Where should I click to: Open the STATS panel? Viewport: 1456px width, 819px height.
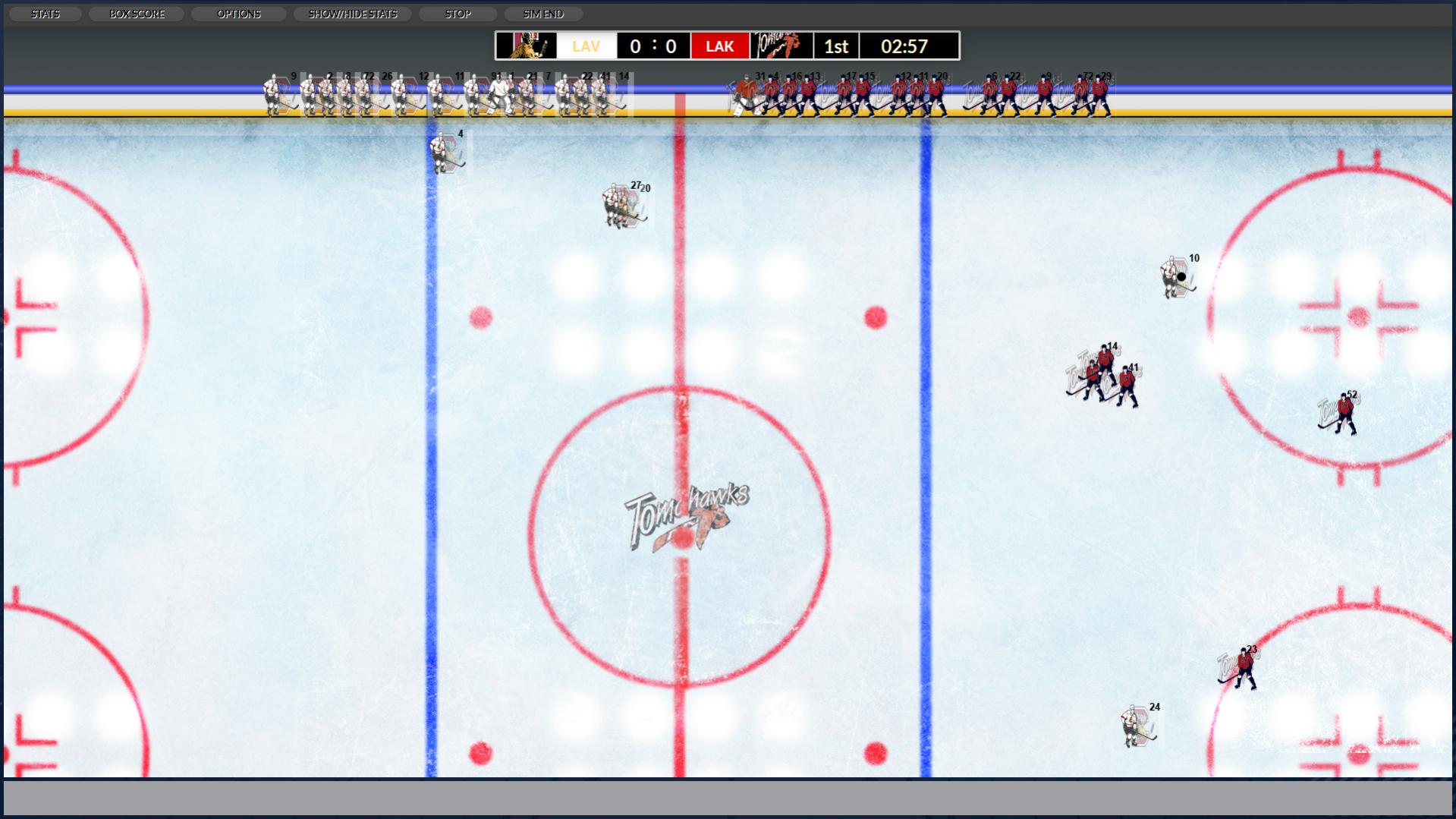tap(45, 14)
